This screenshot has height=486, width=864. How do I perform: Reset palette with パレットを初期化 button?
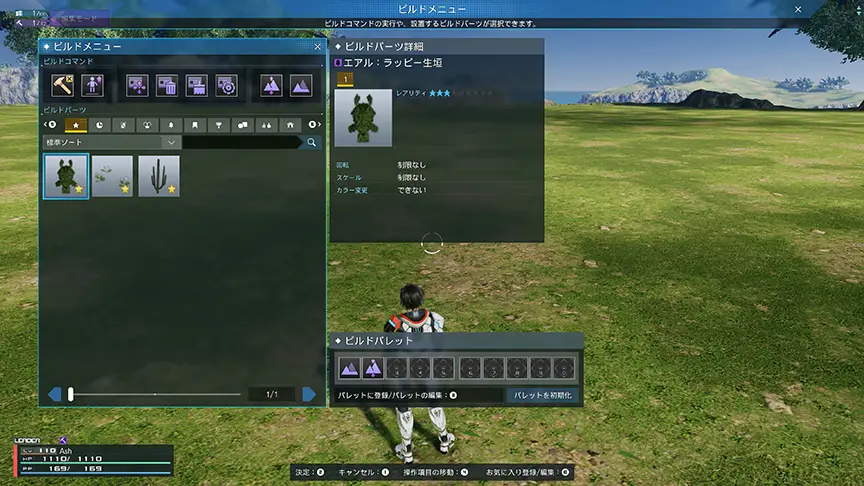point(543,396)
